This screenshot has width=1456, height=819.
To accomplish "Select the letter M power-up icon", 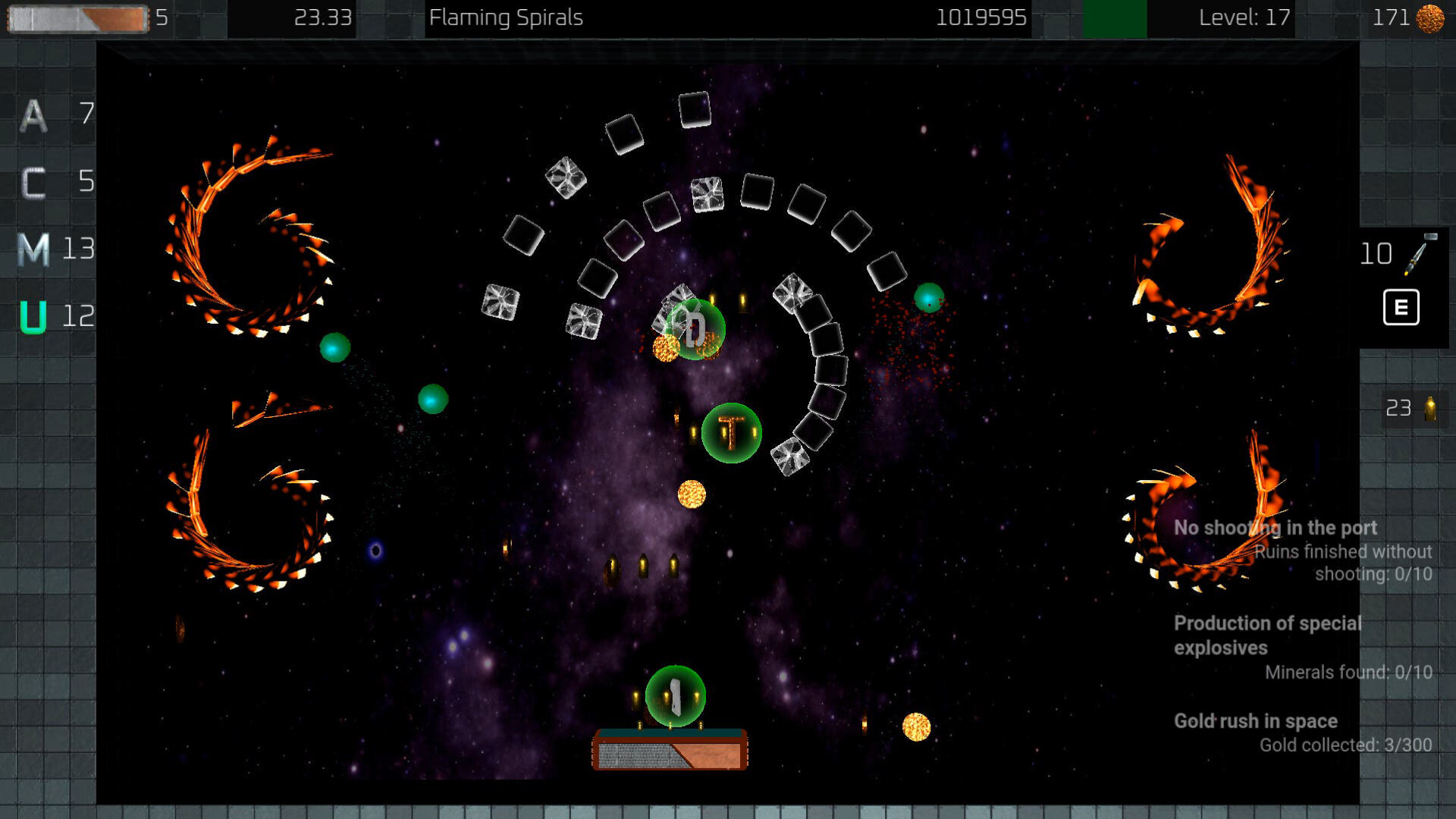I will 33,249.
